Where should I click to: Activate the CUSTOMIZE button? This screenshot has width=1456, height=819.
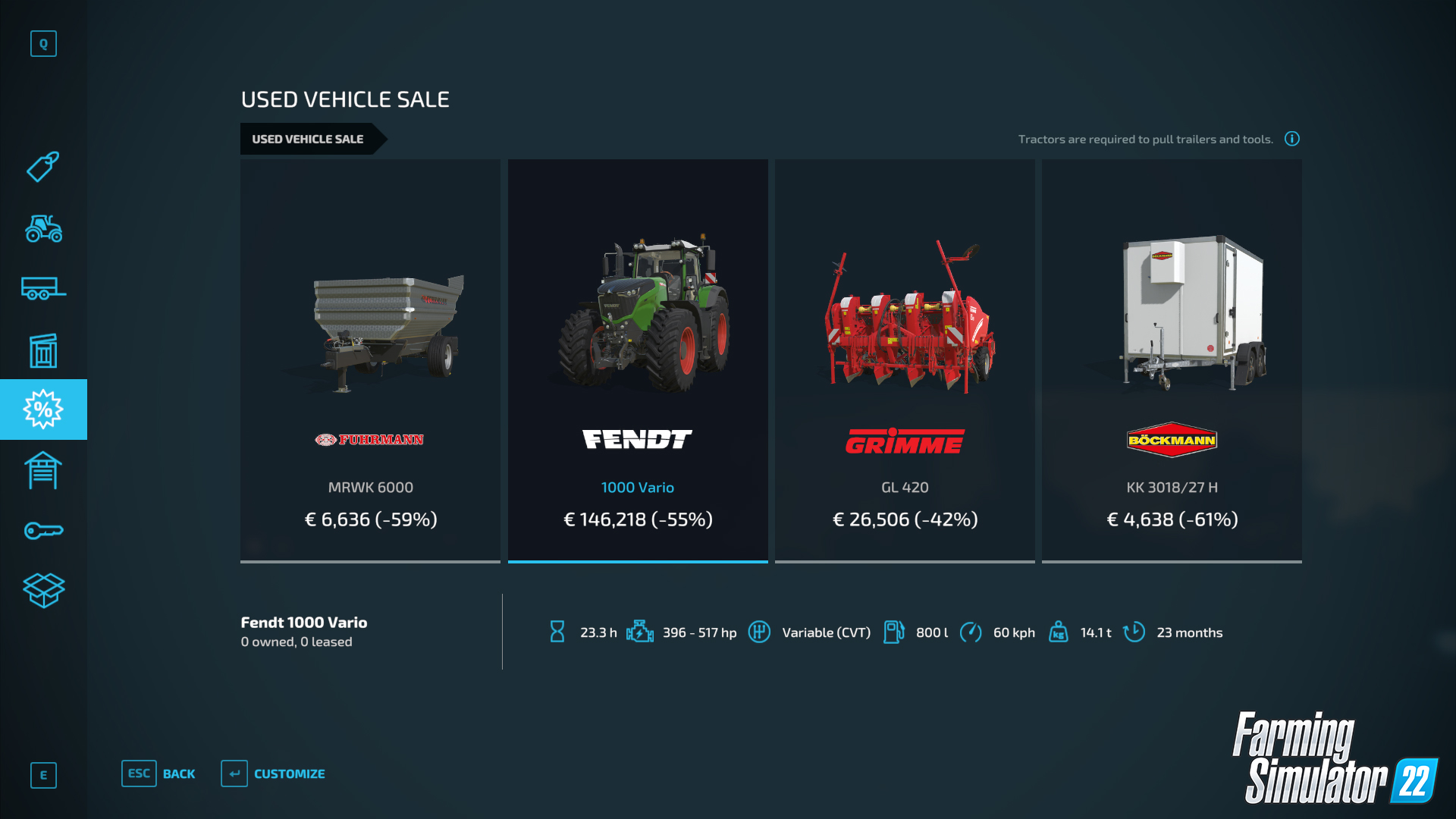click(x=289, y=773)
